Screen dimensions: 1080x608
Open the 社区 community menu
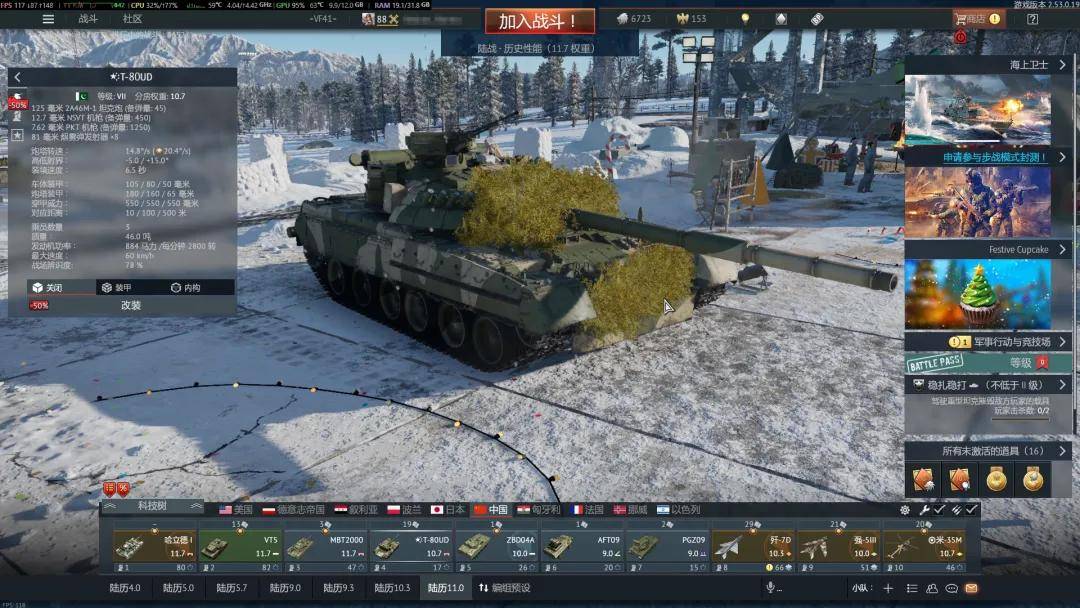point(132,19)
